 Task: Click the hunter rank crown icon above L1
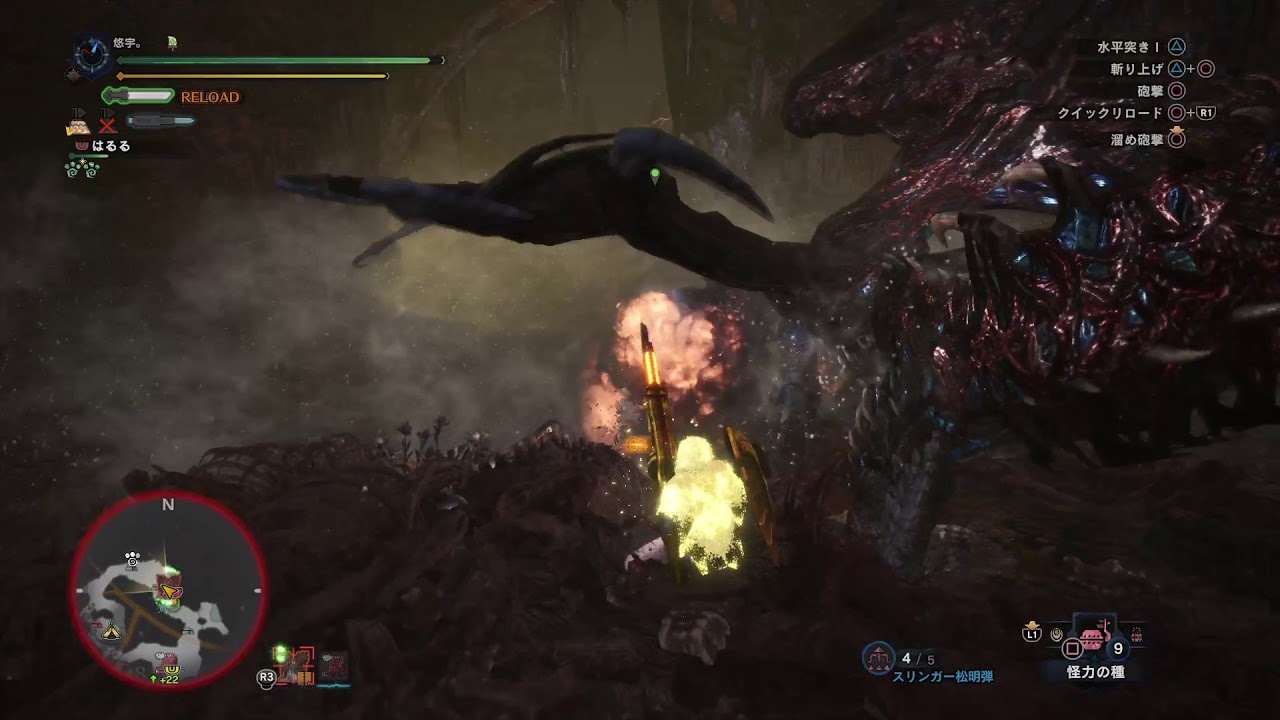pyautogui.click(x=1030, y=625)
